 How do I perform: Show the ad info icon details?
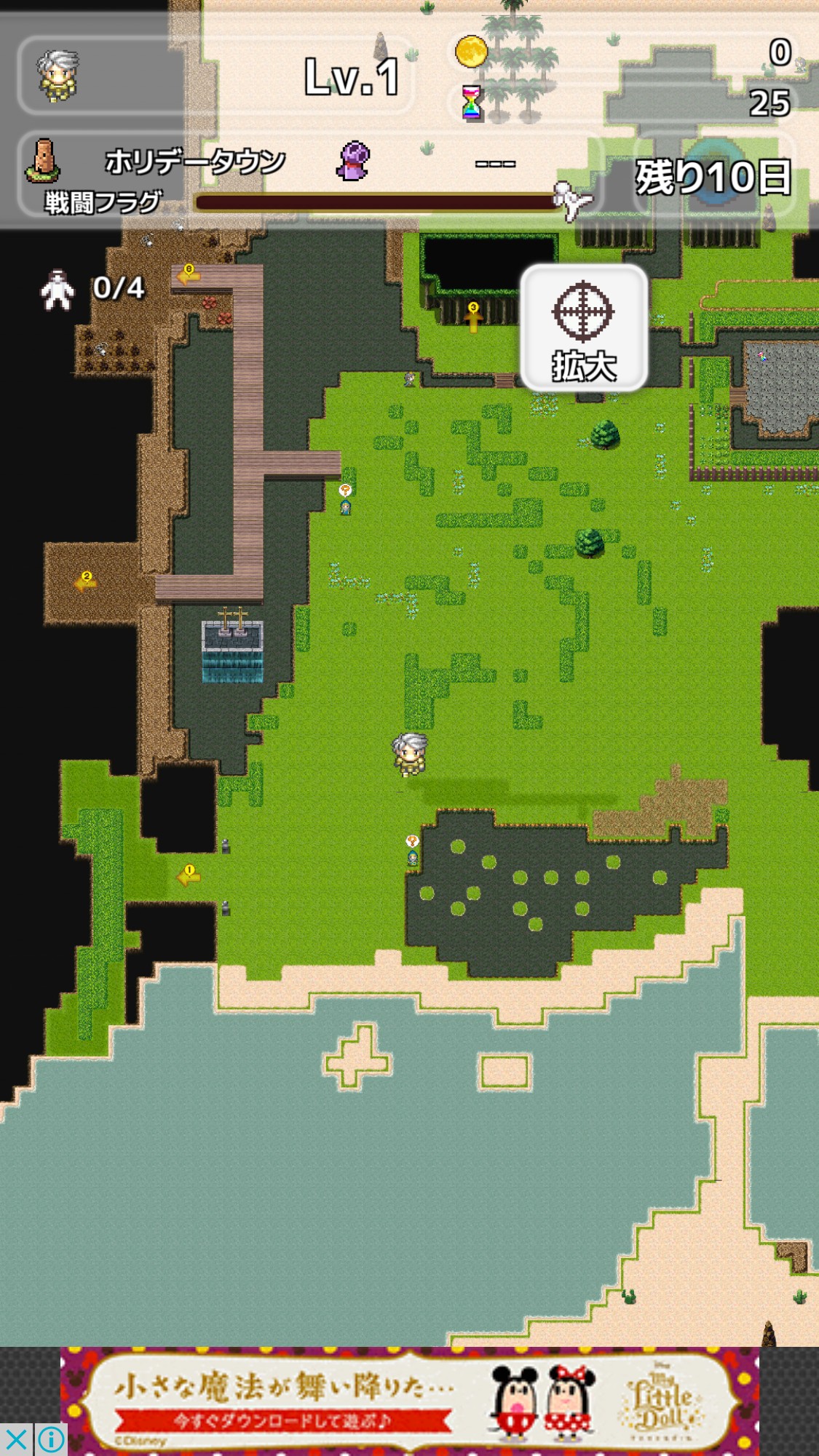point(51,1439)
